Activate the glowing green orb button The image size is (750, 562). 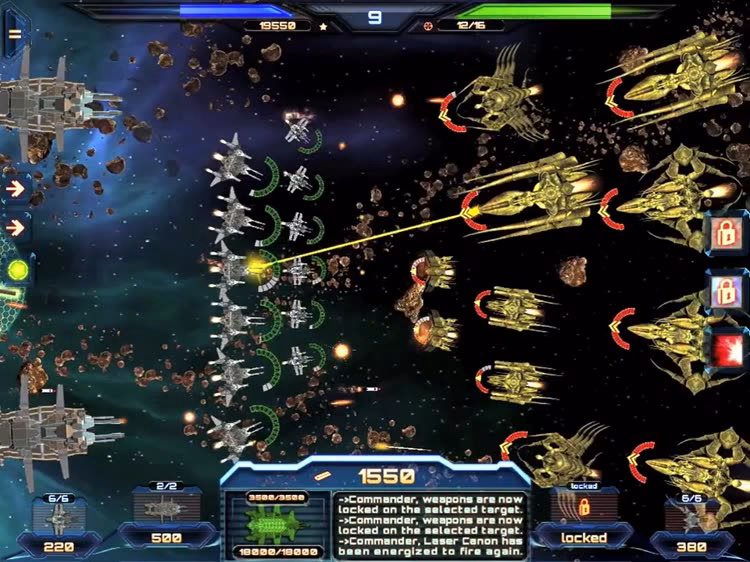pos(17,270)
